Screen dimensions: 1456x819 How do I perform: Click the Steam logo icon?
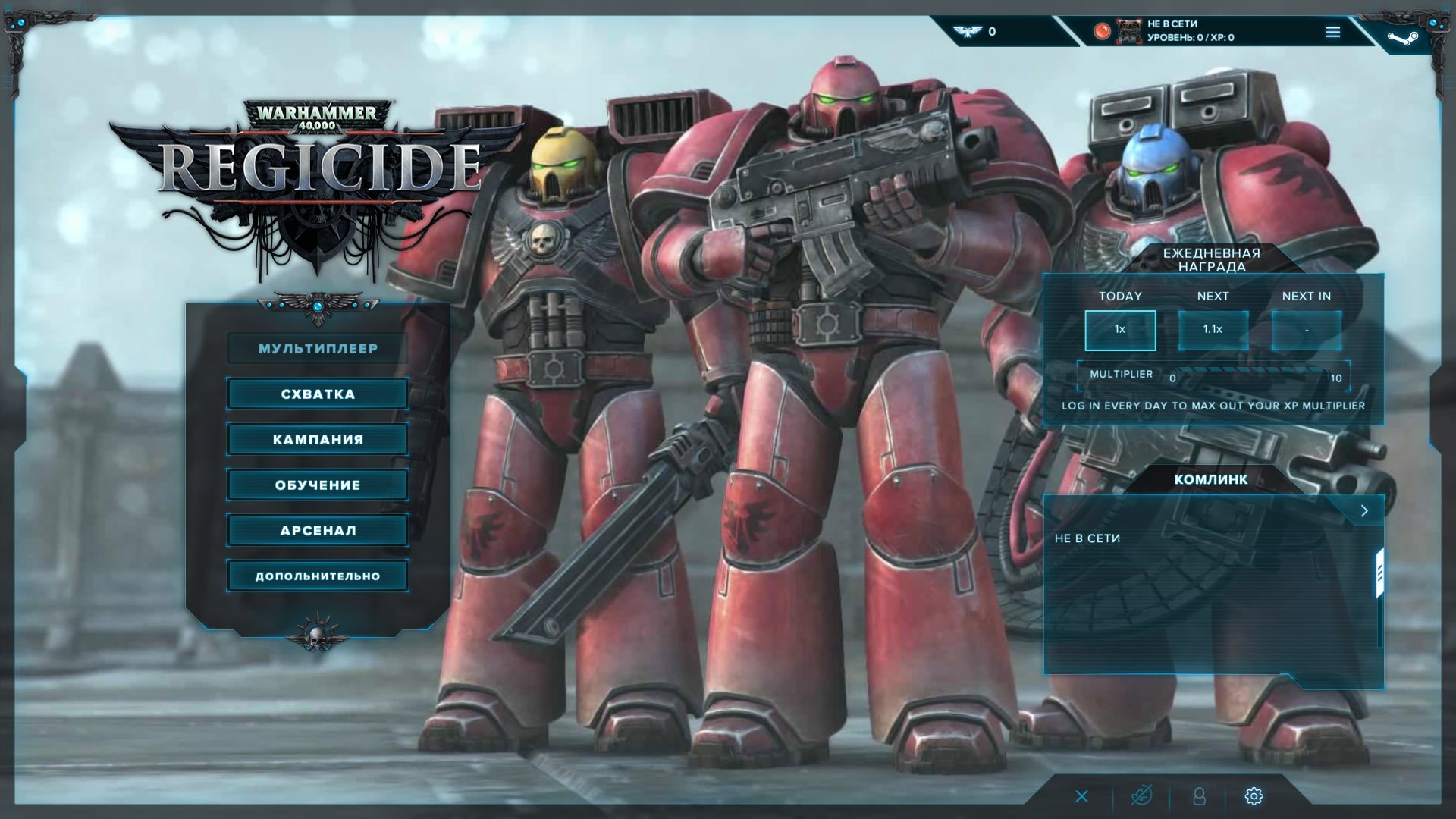[1402, 36]
